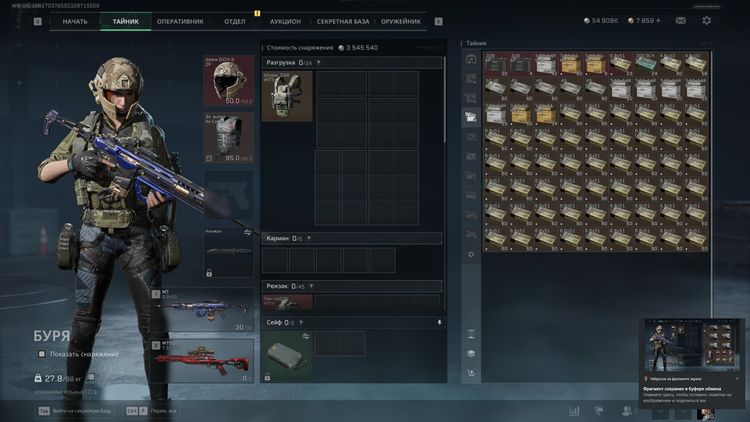Open the Начать tab
Viewport: 750px width, 422px height.
pos(75,21)
